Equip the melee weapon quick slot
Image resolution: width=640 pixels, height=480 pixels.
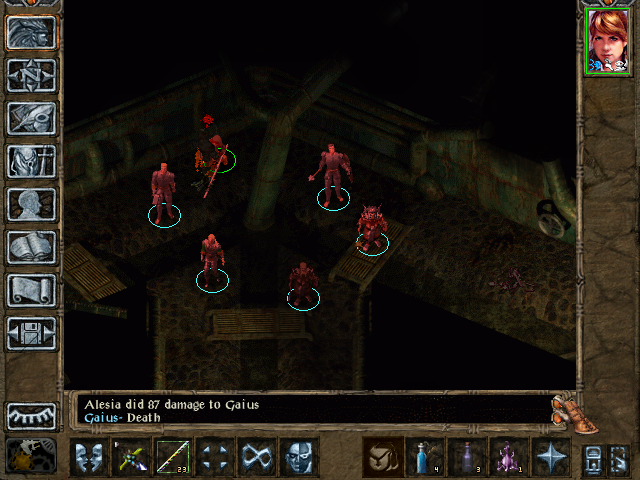click(131, 458)
